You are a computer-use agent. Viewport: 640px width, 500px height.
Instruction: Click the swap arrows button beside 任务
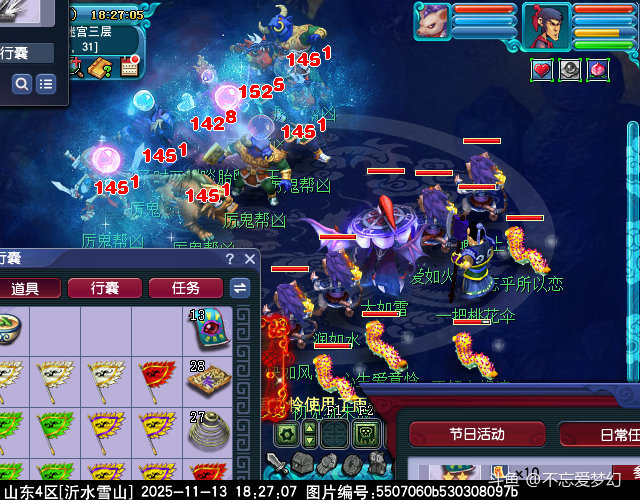tap(240, 288)
